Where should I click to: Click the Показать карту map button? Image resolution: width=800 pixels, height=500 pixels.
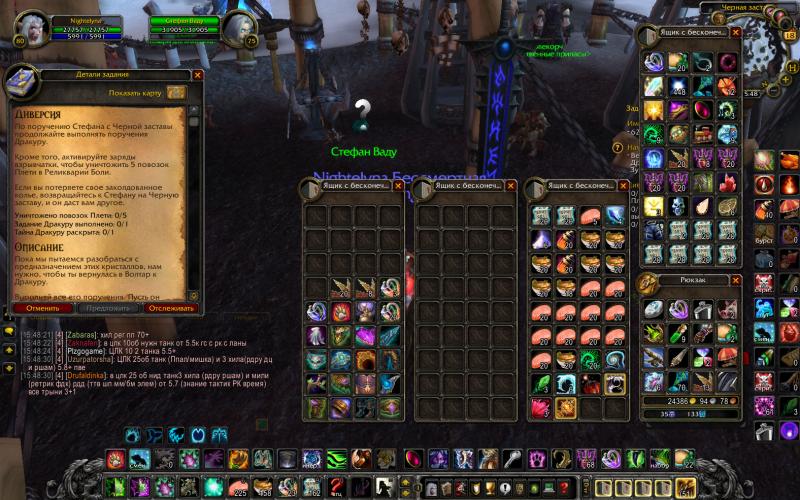pos(176,93)
